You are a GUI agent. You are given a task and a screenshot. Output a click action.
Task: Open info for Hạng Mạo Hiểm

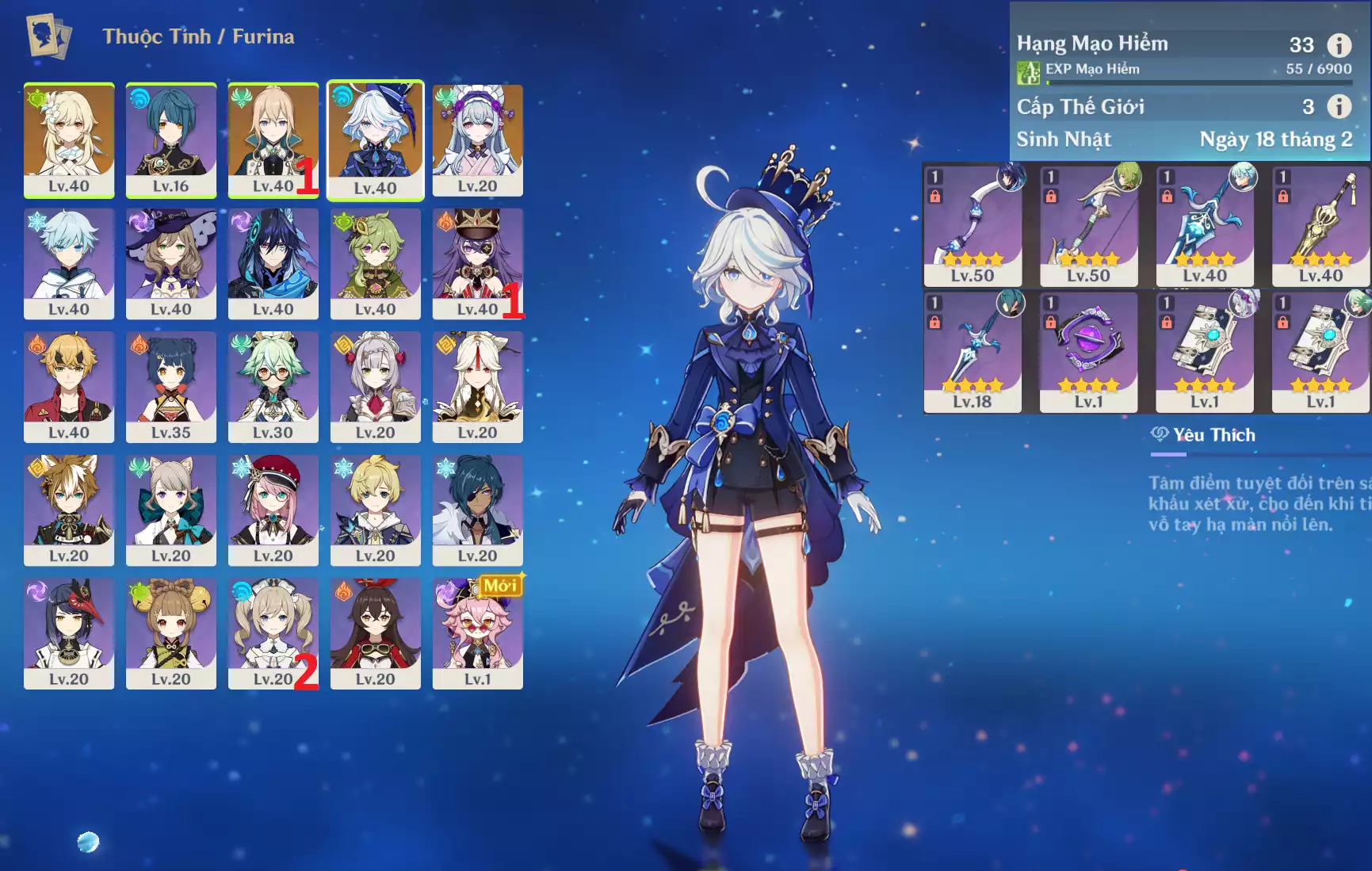tap(1339, 45)
